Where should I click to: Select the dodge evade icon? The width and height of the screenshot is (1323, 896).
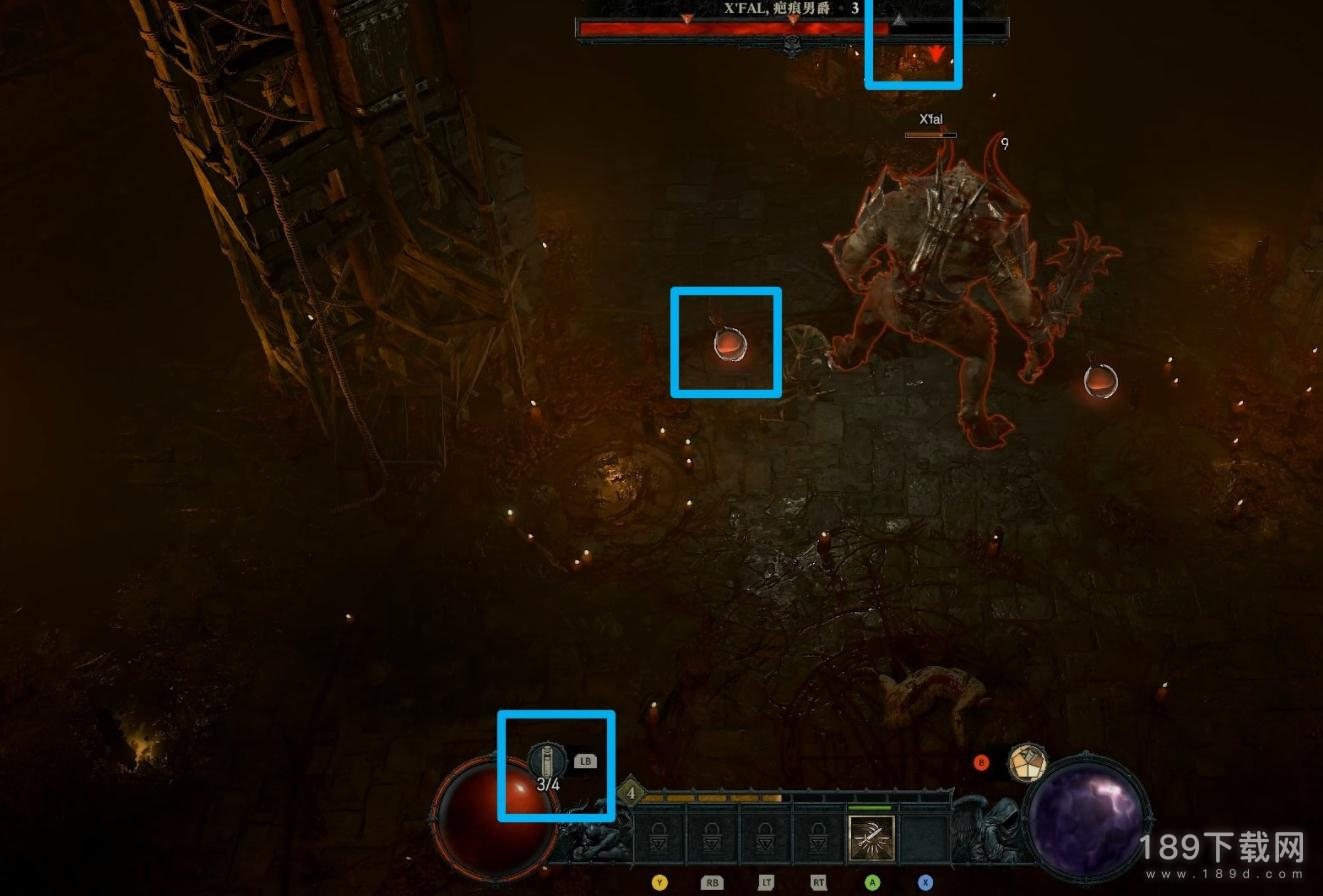coord(1026,762)
